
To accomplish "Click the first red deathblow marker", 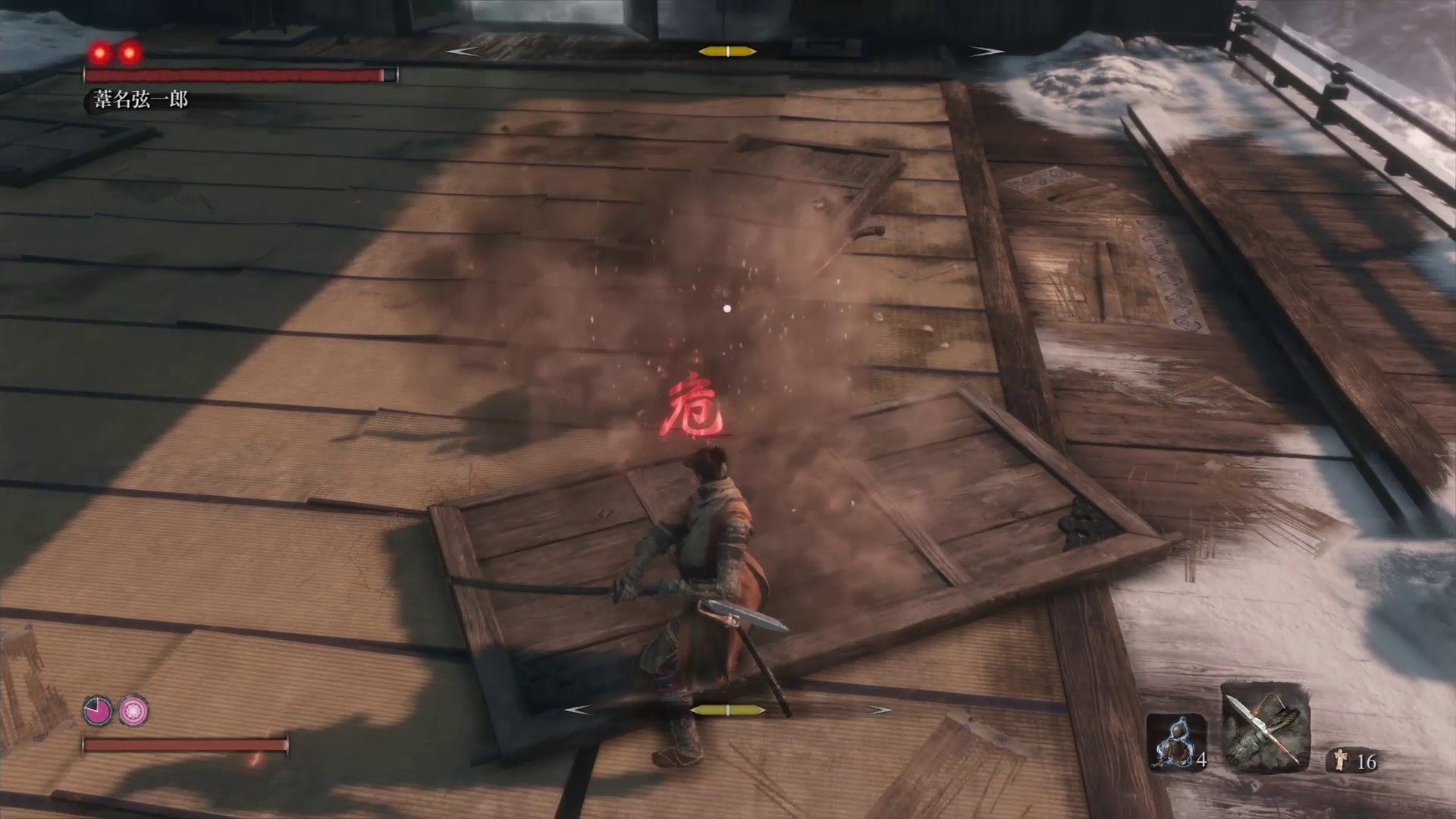I will pyautogui.click(x=99, y=52).
